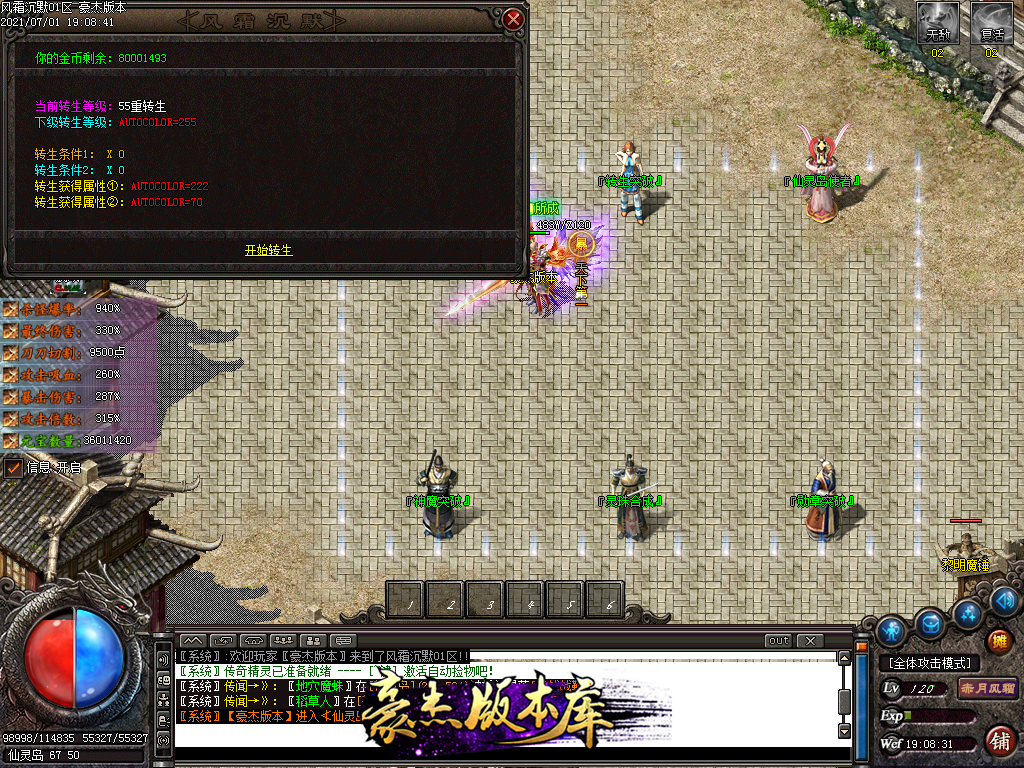
Task: Open the 铺 shop button
Action: (998, 740)
